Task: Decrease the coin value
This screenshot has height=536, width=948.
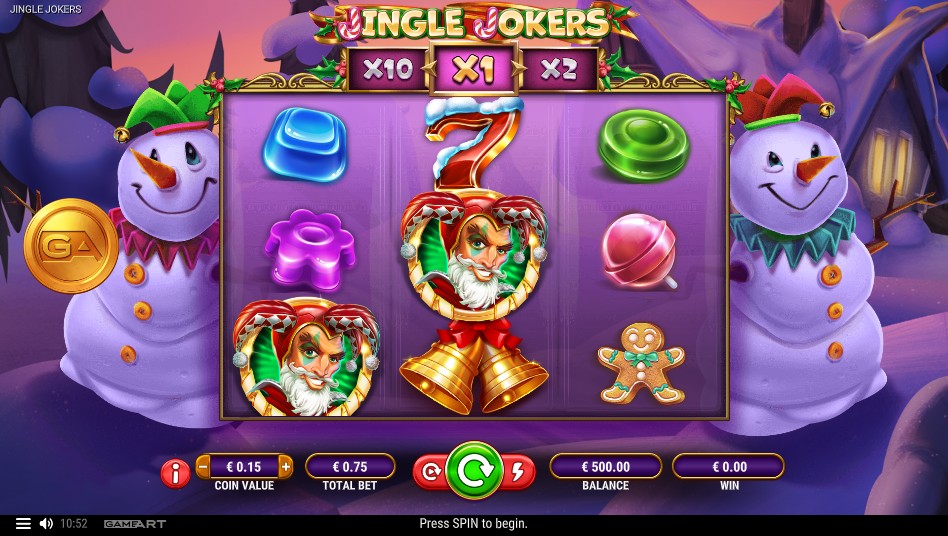Action: [204, 466]
